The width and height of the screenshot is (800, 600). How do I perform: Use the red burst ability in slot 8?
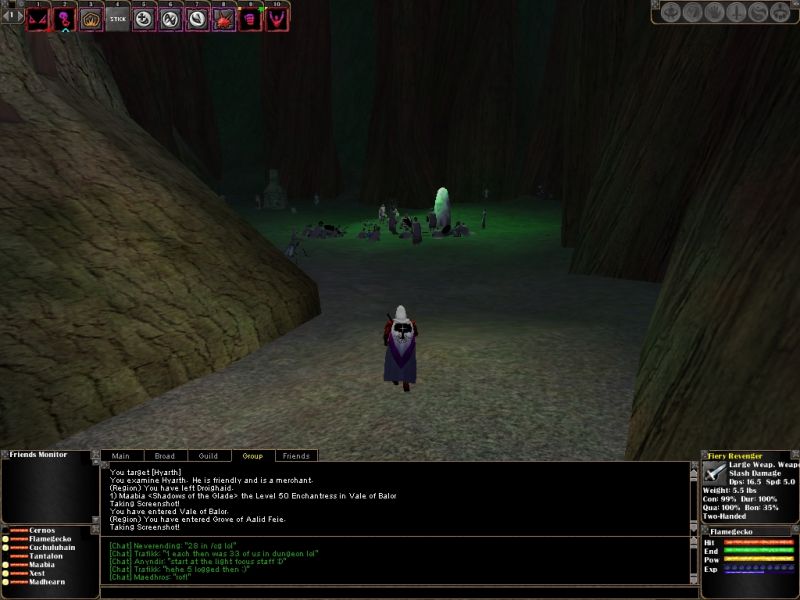[225, 18]
